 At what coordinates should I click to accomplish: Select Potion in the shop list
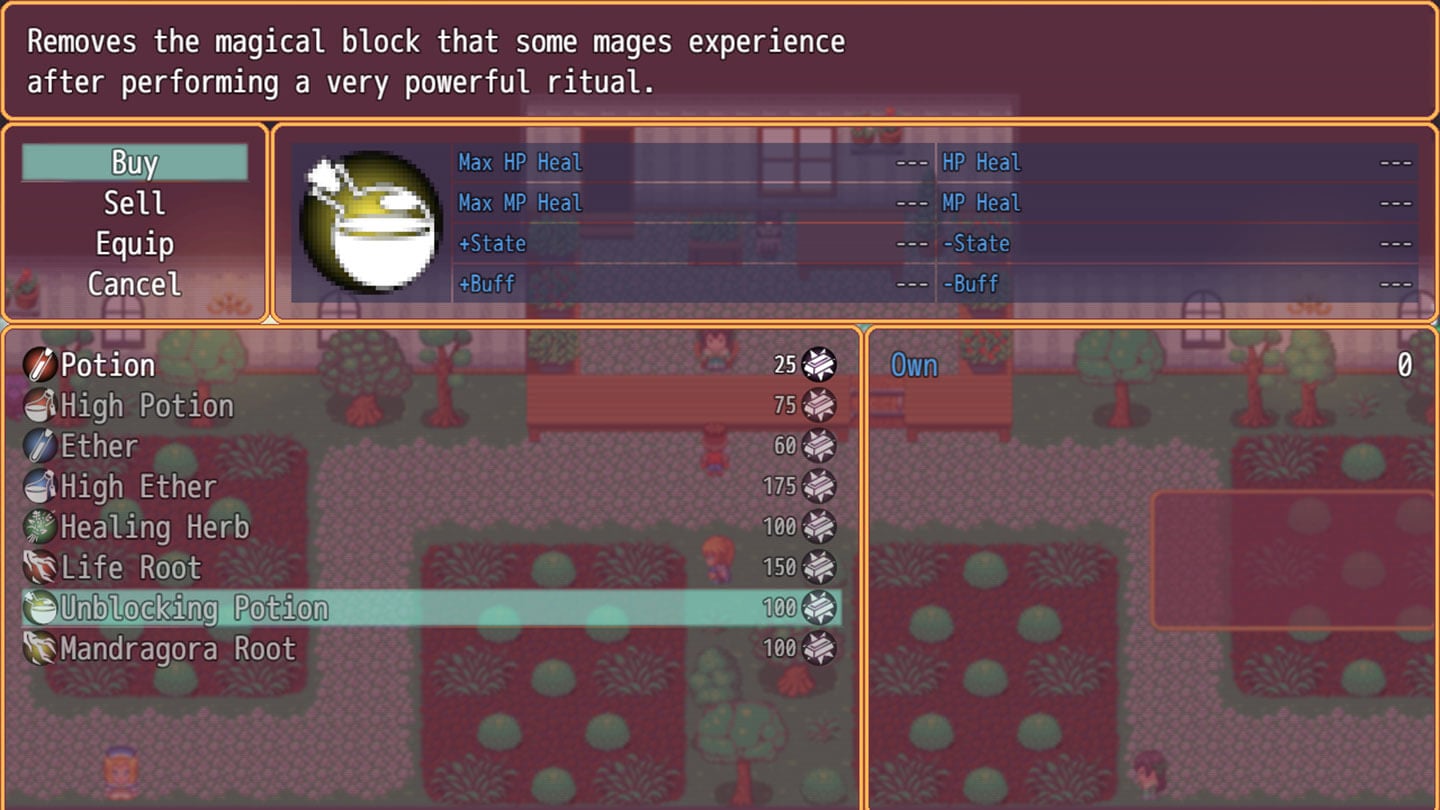coord(108,365)
